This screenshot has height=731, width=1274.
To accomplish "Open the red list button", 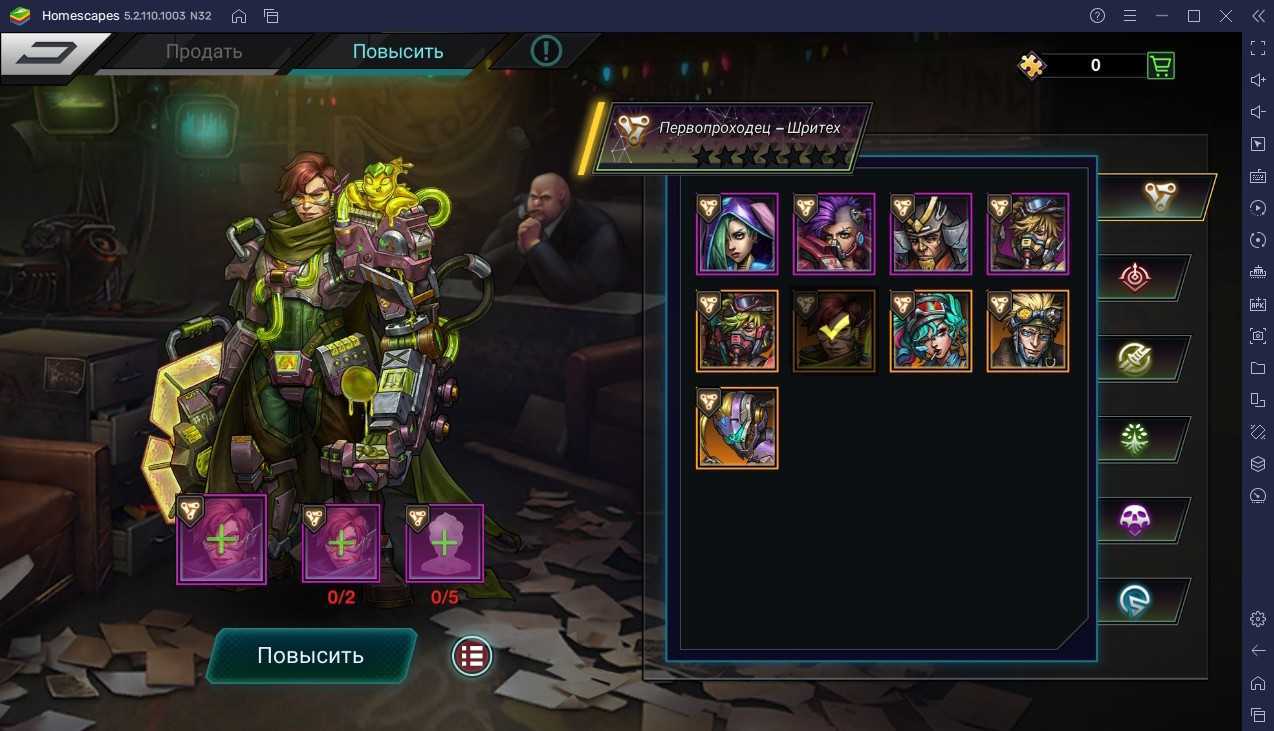I will [472, 657].
